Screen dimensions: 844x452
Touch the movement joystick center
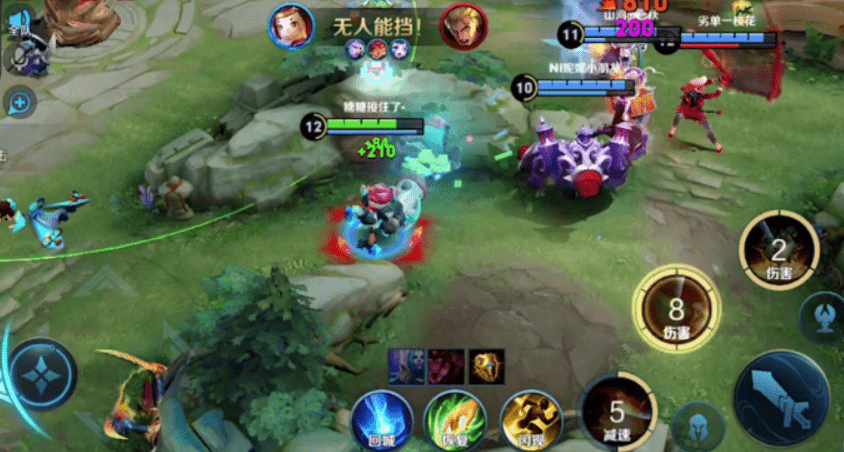coord(43,374)
